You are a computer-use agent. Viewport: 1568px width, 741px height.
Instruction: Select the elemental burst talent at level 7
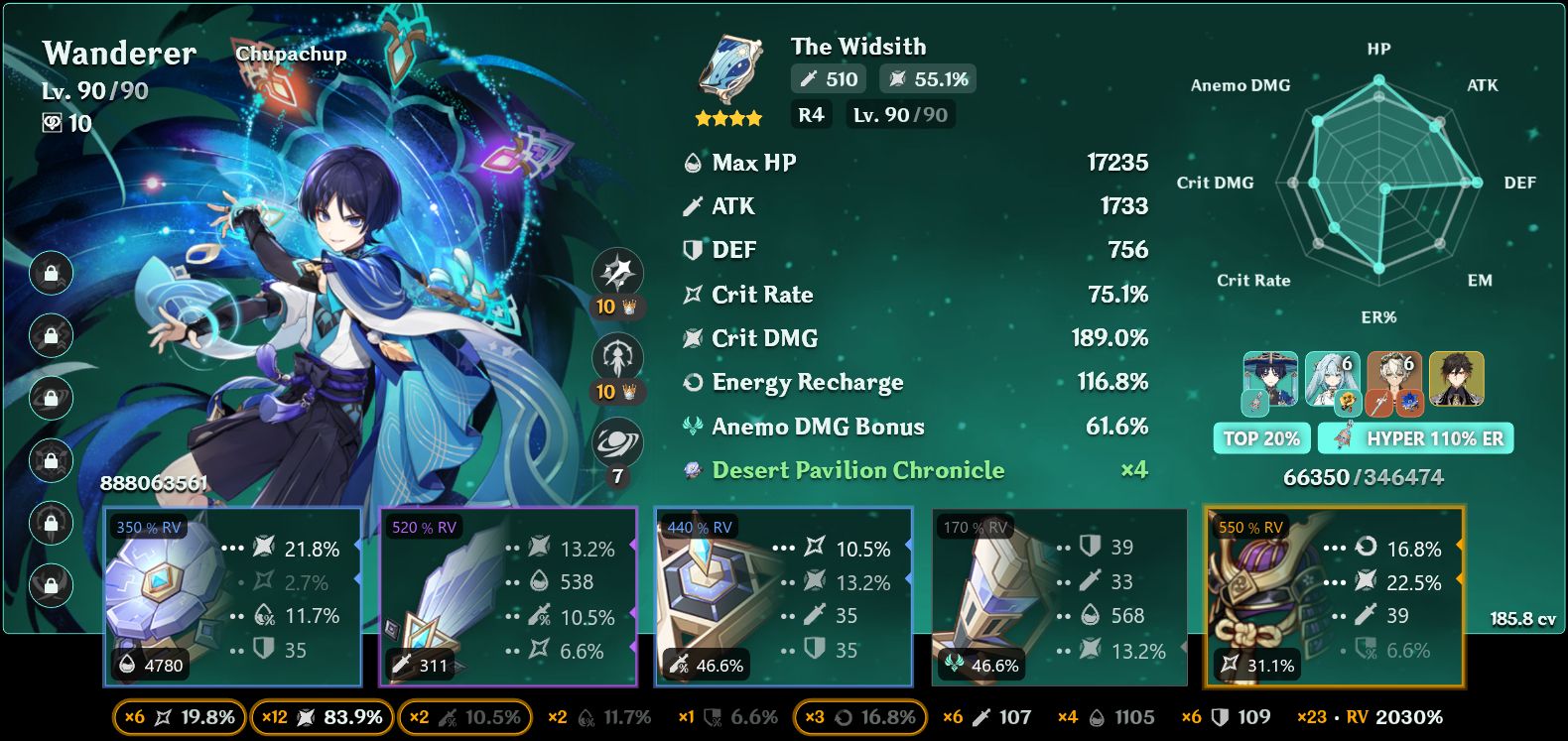(617, 443)
